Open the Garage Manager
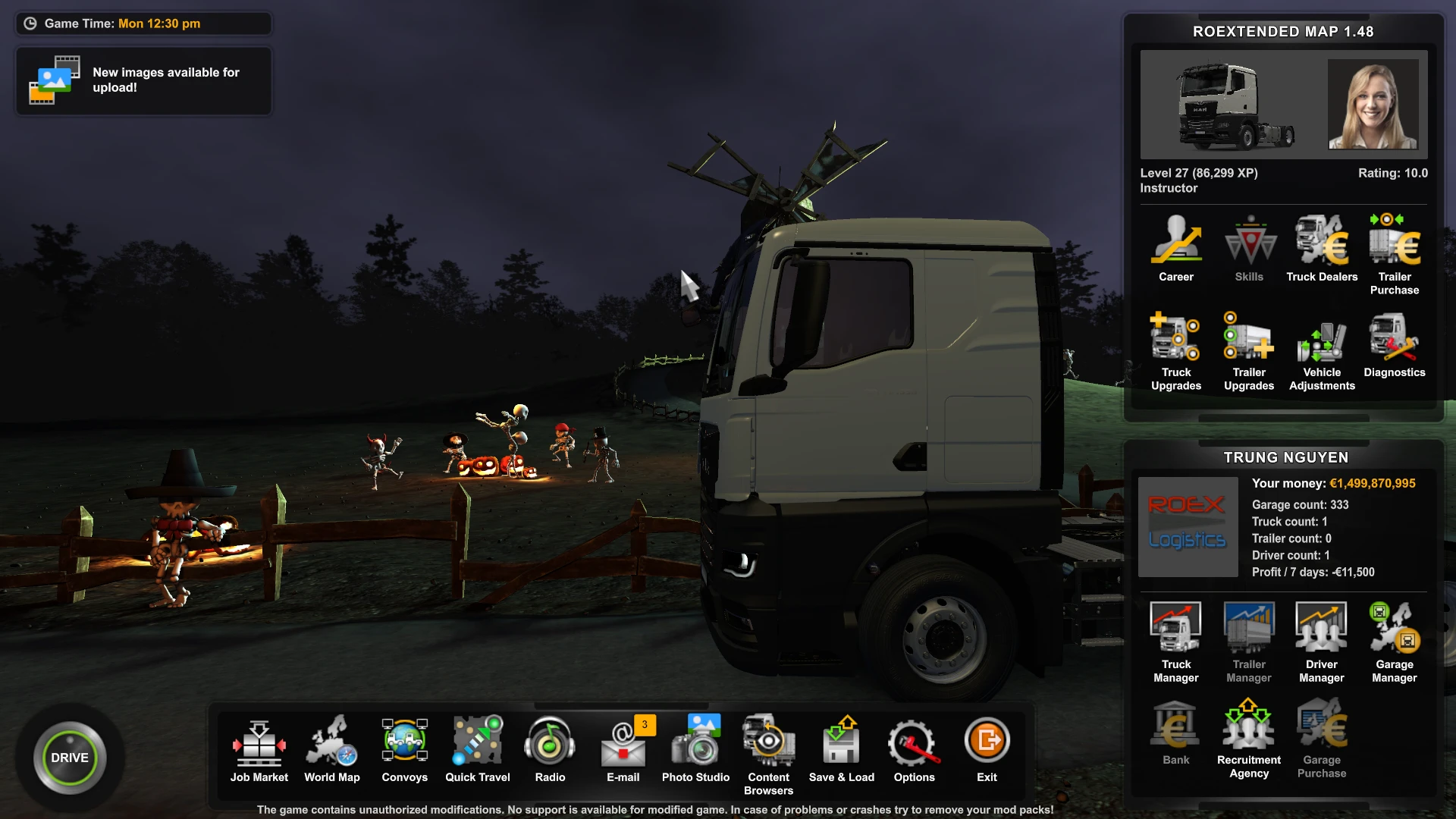Viewport: 1456px width, 819px height. coord(1394,629)
